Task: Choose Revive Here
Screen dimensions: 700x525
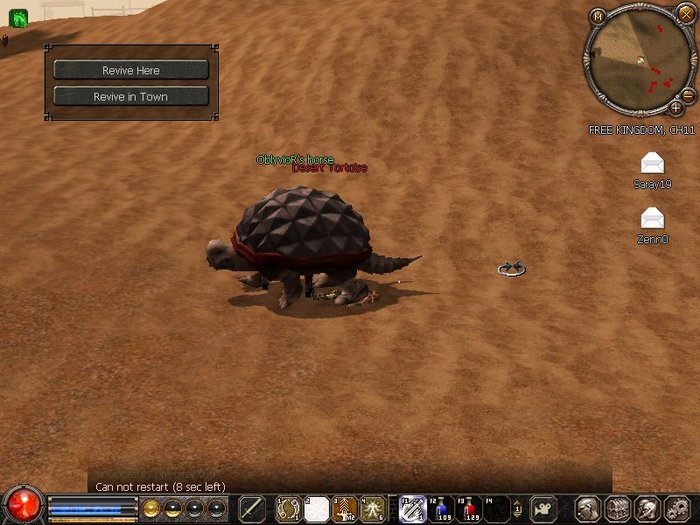Action: (x=131, y=70)
